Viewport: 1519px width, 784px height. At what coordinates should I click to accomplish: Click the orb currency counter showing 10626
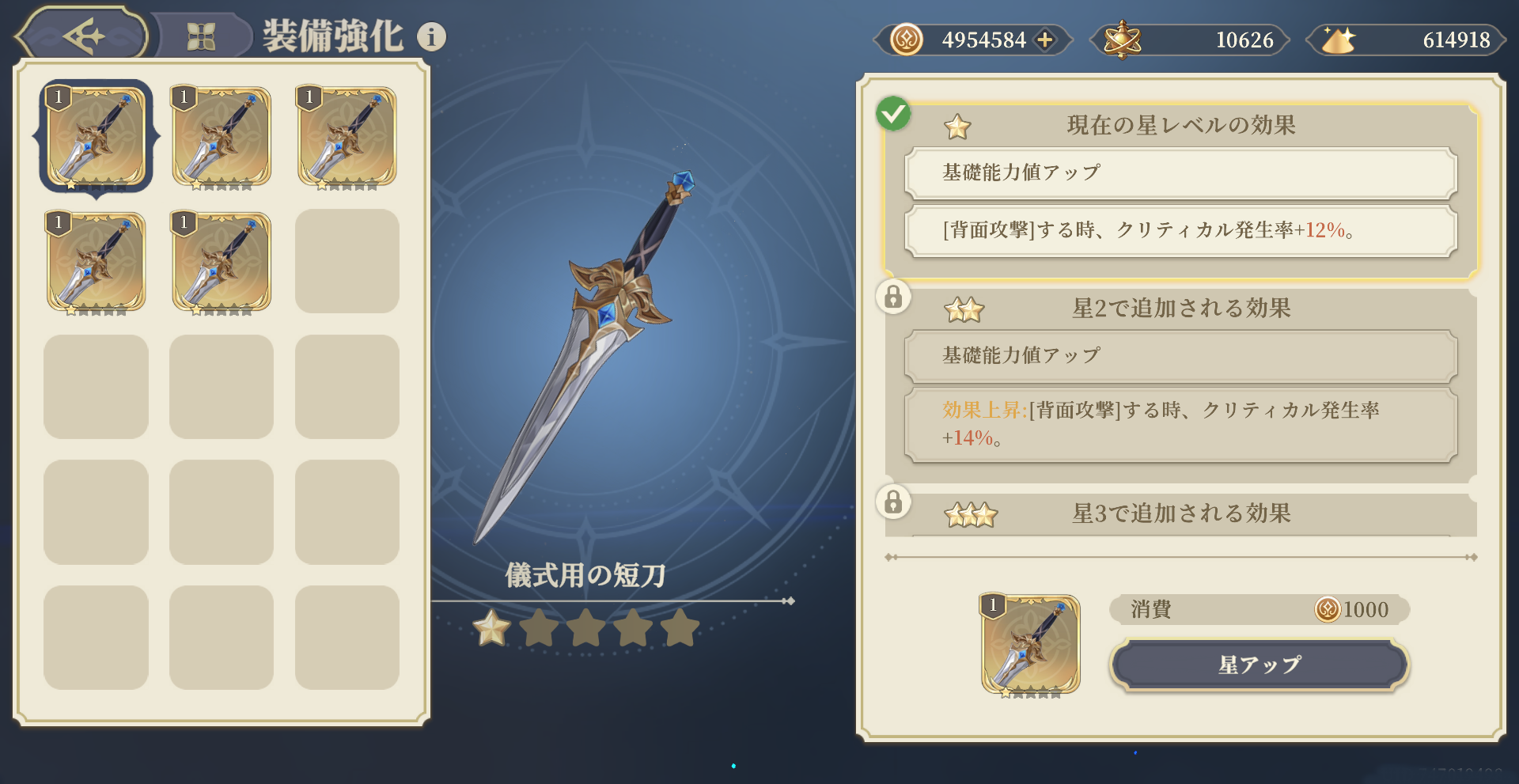(1189, 40)
